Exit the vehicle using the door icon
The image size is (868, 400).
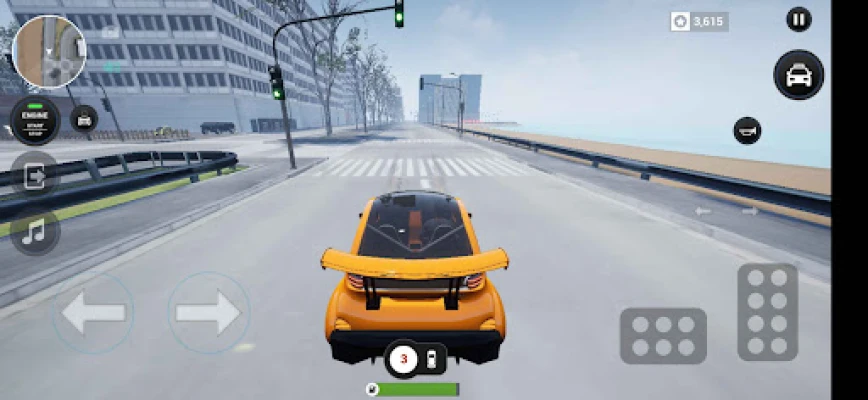click(x=35, y=177)
